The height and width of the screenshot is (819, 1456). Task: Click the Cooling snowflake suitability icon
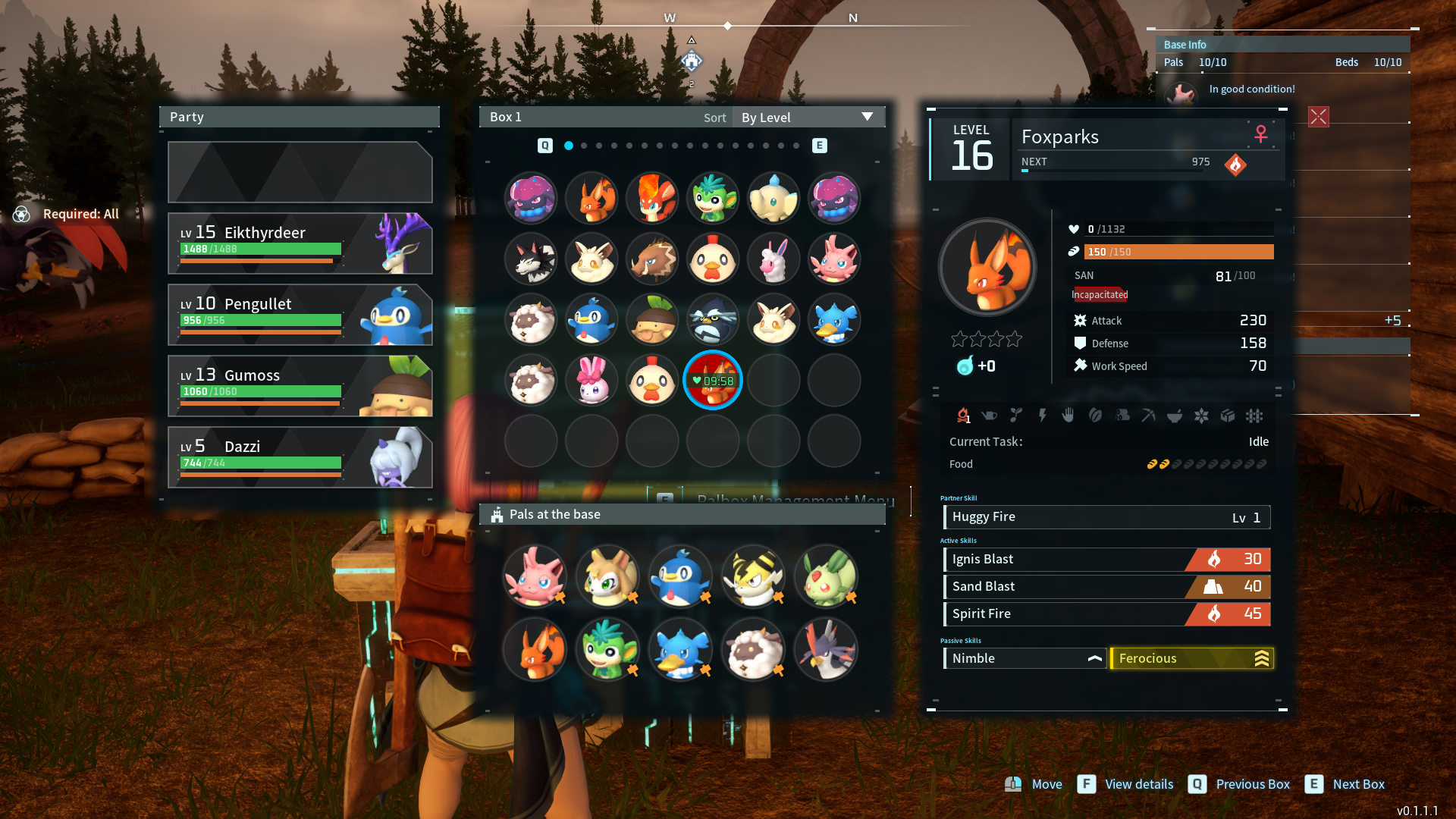tap(1201, 416)
